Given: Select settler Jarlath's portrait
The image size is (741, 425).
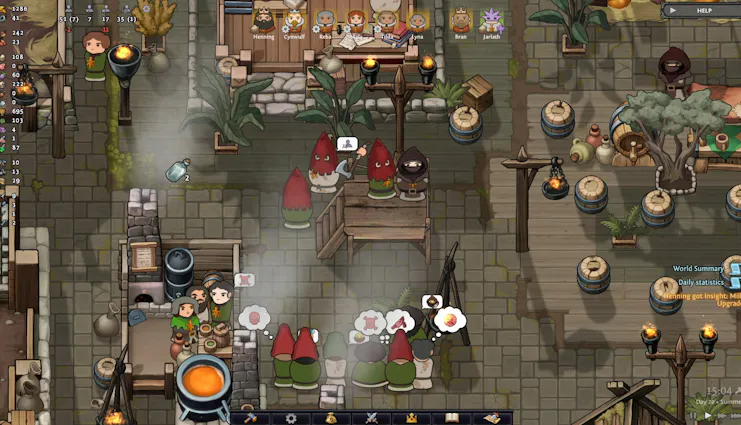Looking at the screenshot, I should click(x=491, y=20).
